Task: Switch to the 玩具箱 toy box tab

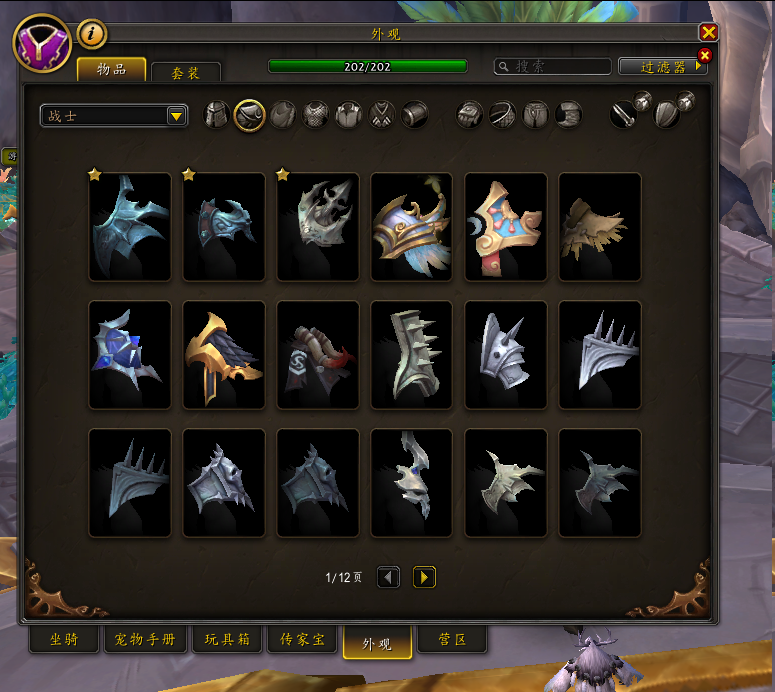Action: pyautogui.click(x=227, y=640)
